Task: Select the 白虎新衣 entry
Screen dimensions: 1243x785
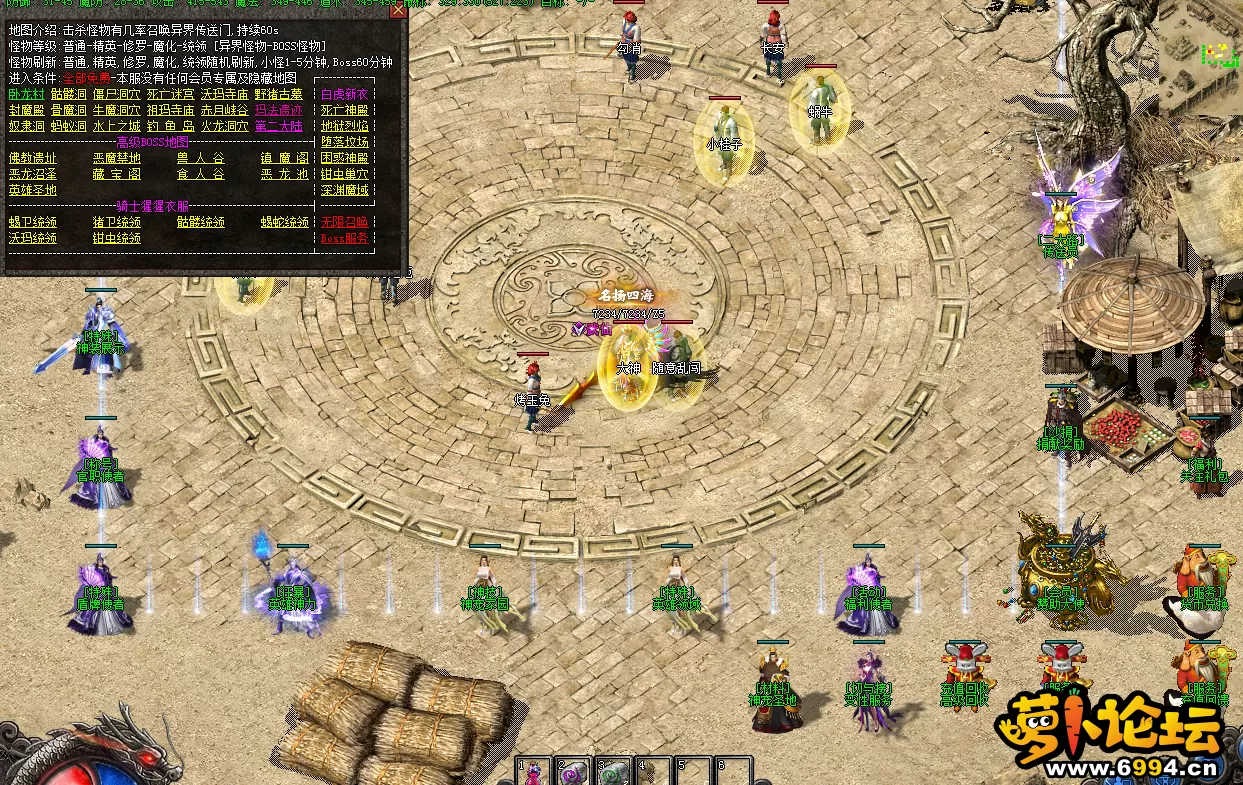Action: pos(345,94)
